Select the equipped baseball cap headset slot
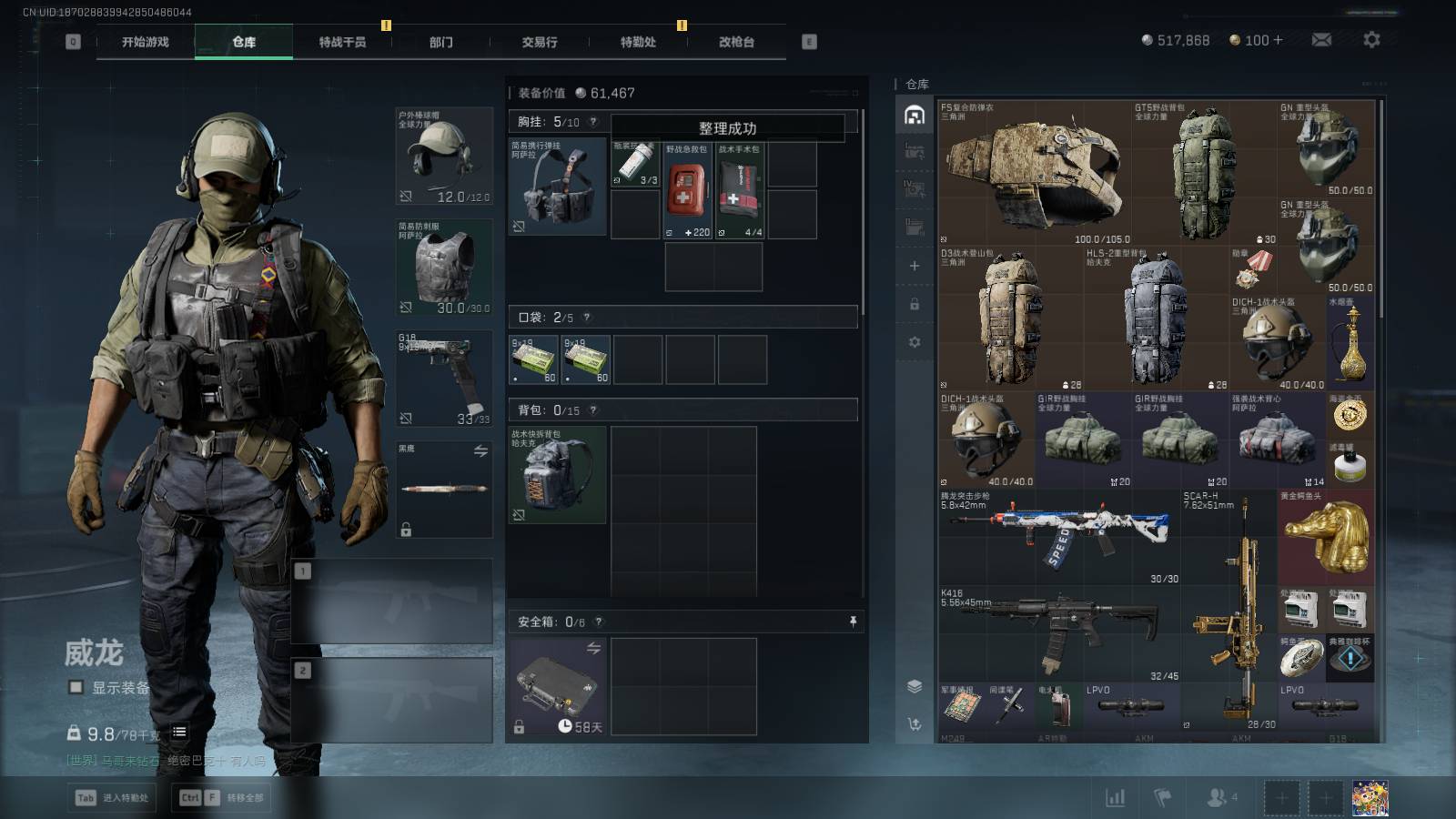 click(444, 157)
